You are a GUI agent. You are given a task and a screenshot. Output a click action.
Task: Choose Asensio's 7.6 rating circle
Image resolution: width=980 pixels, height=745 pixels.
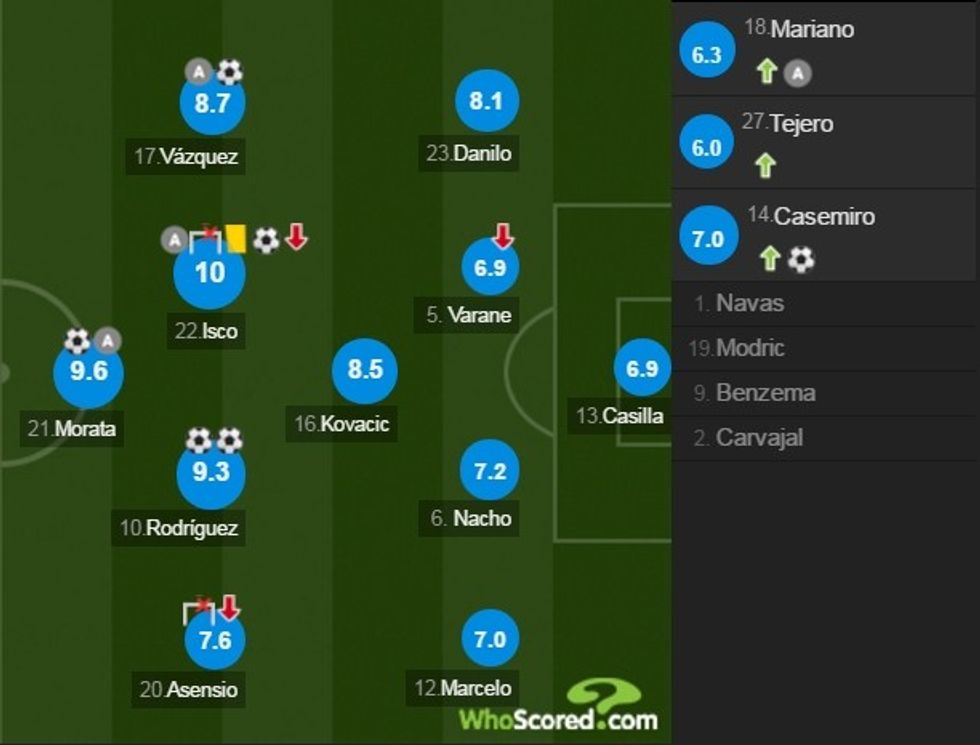click(x=215, y=641)
